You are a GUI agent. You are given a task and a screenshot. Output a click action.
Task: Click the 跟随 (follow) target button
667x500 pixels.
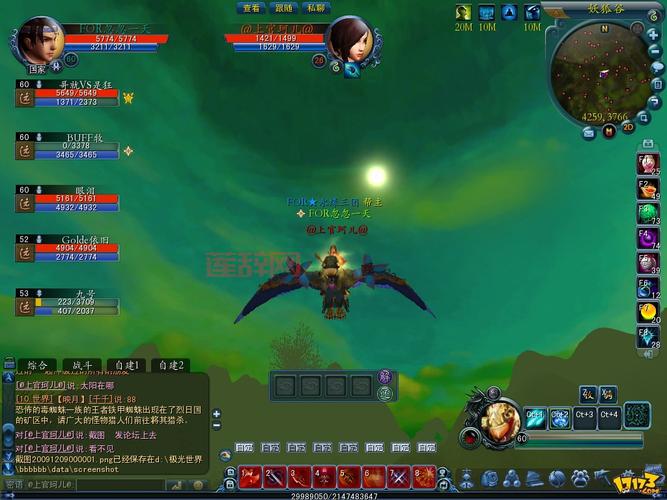(x=285, y=8)
